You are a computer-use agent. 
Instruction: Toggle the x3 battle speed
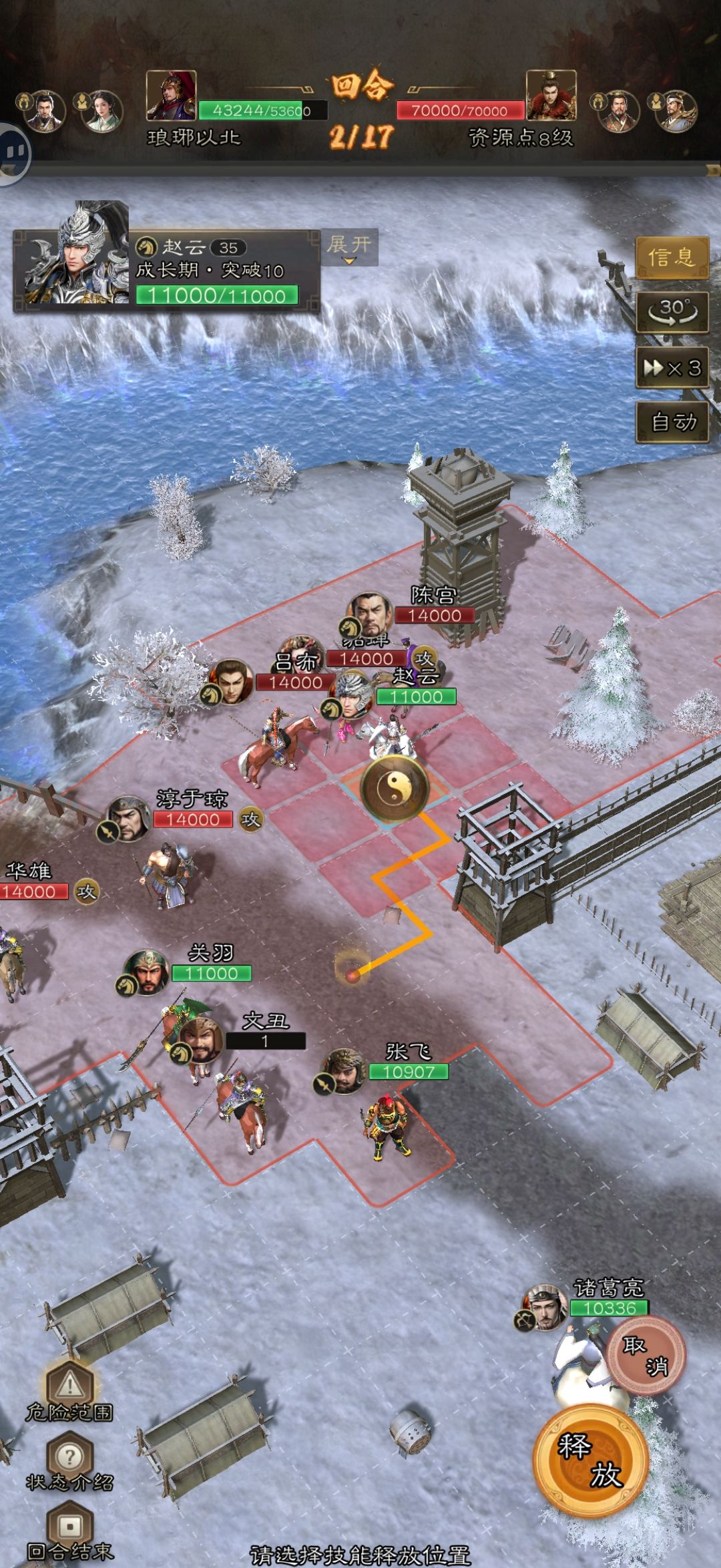671,368
